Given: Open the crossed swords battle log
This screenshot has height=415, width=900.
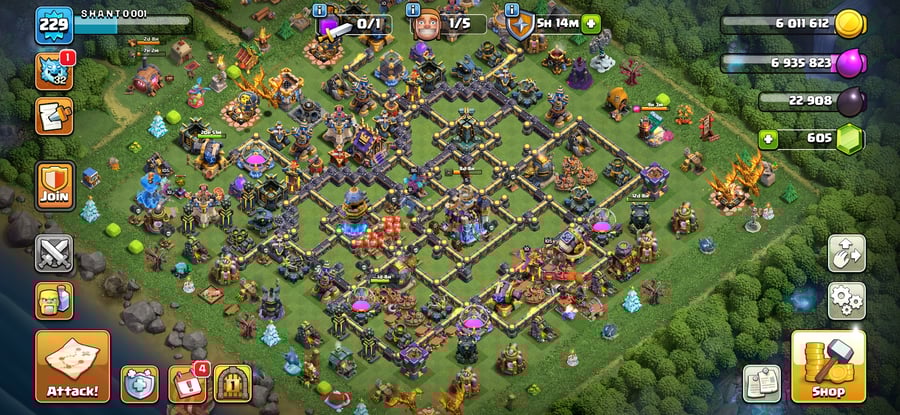Looking at the screenshot, I should (x=54, y=253).
